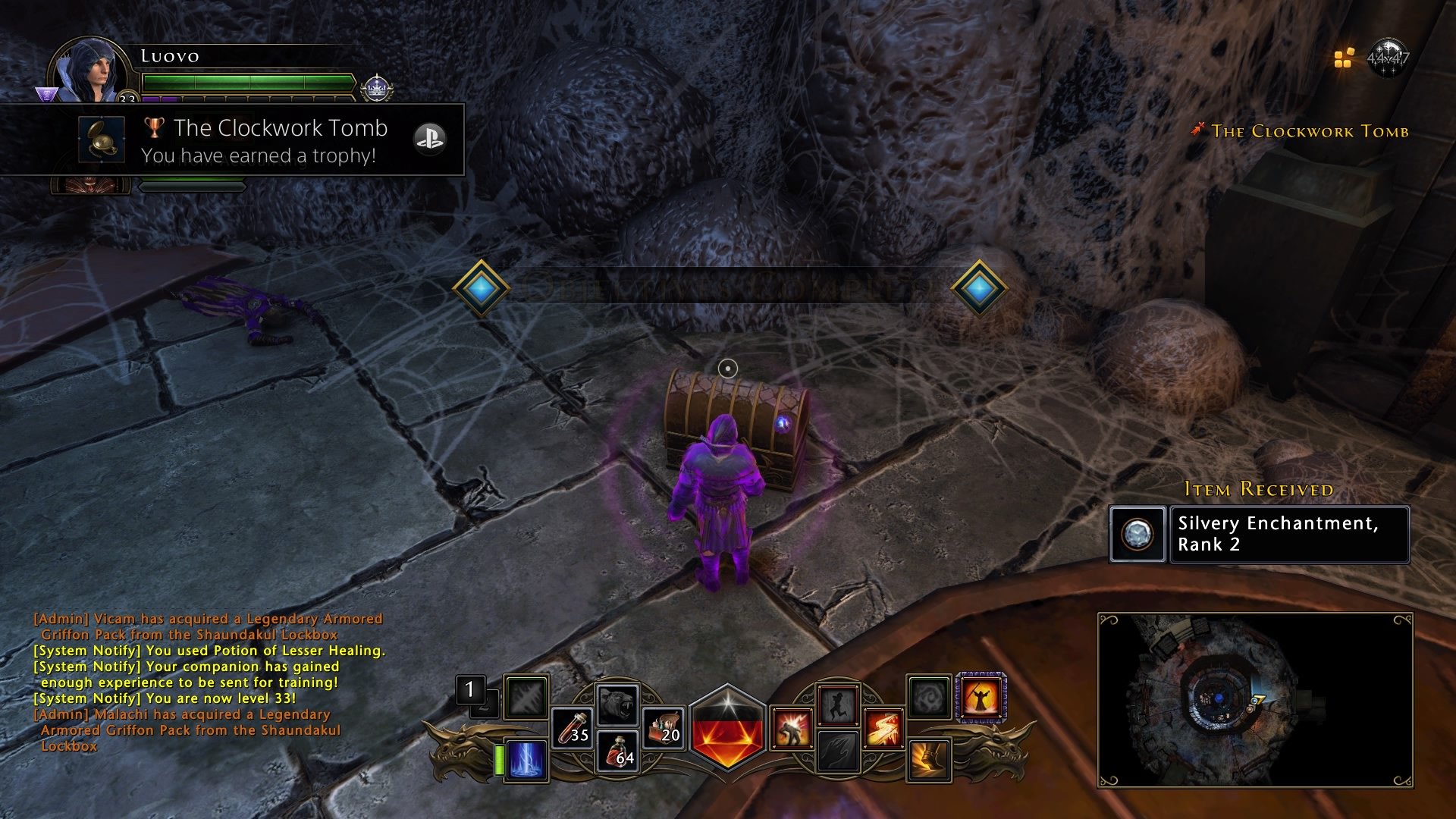Cast the blue light pillar power
This screenshot has width=1456, height=819.
[x=526, y=758]
